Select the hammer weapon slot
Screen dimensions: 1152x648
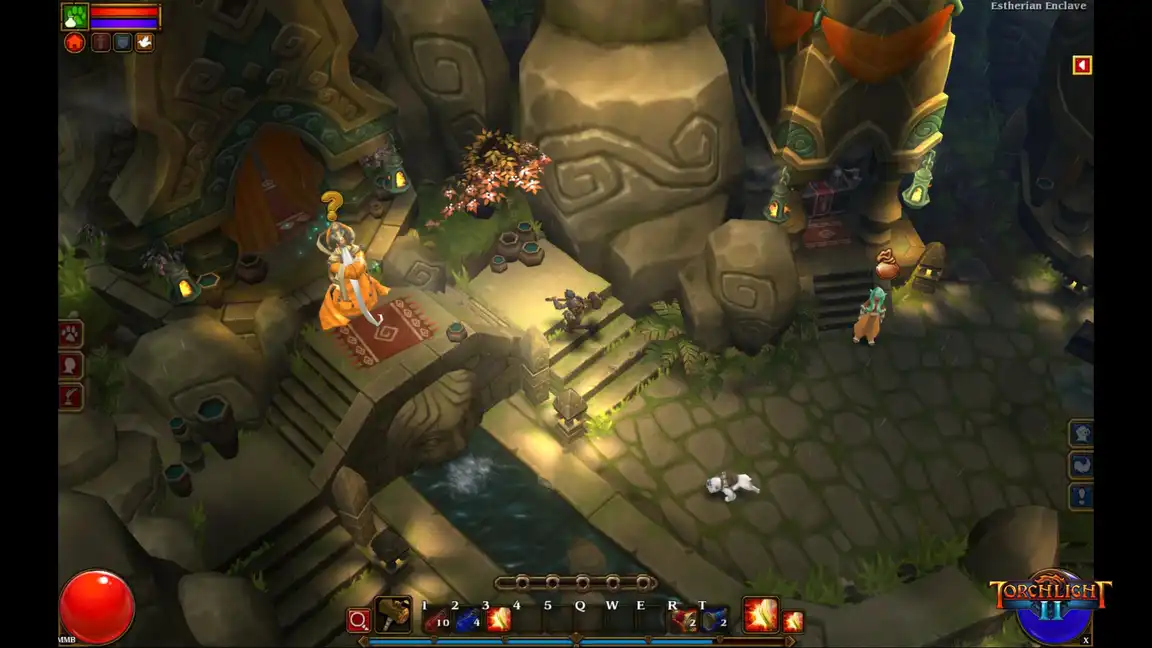click(x=393, y=615)
